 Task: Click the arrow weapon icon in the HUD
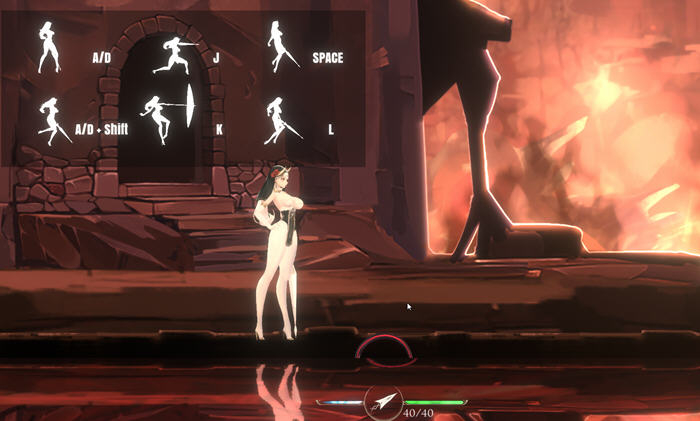point(383,402)
